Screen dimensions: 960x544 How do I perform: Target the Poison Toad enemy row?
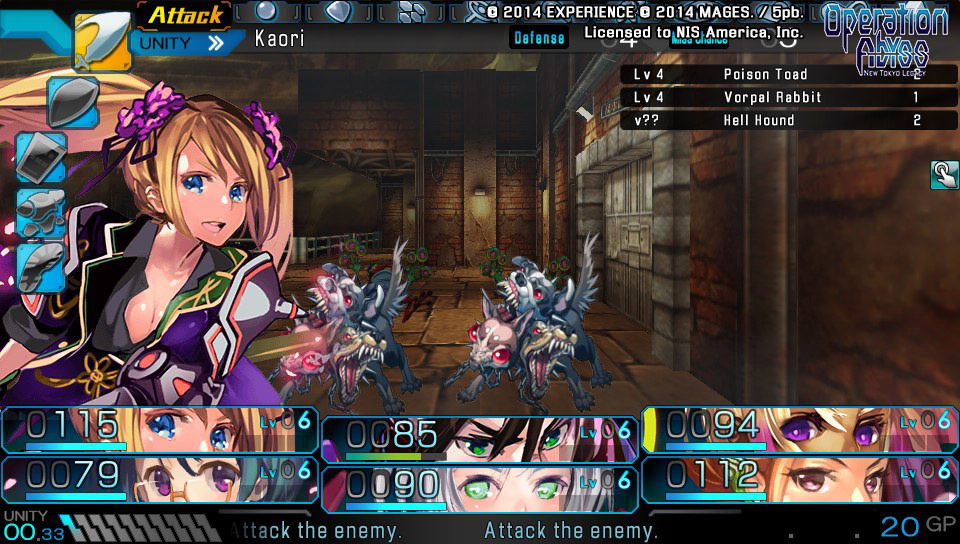789,74
